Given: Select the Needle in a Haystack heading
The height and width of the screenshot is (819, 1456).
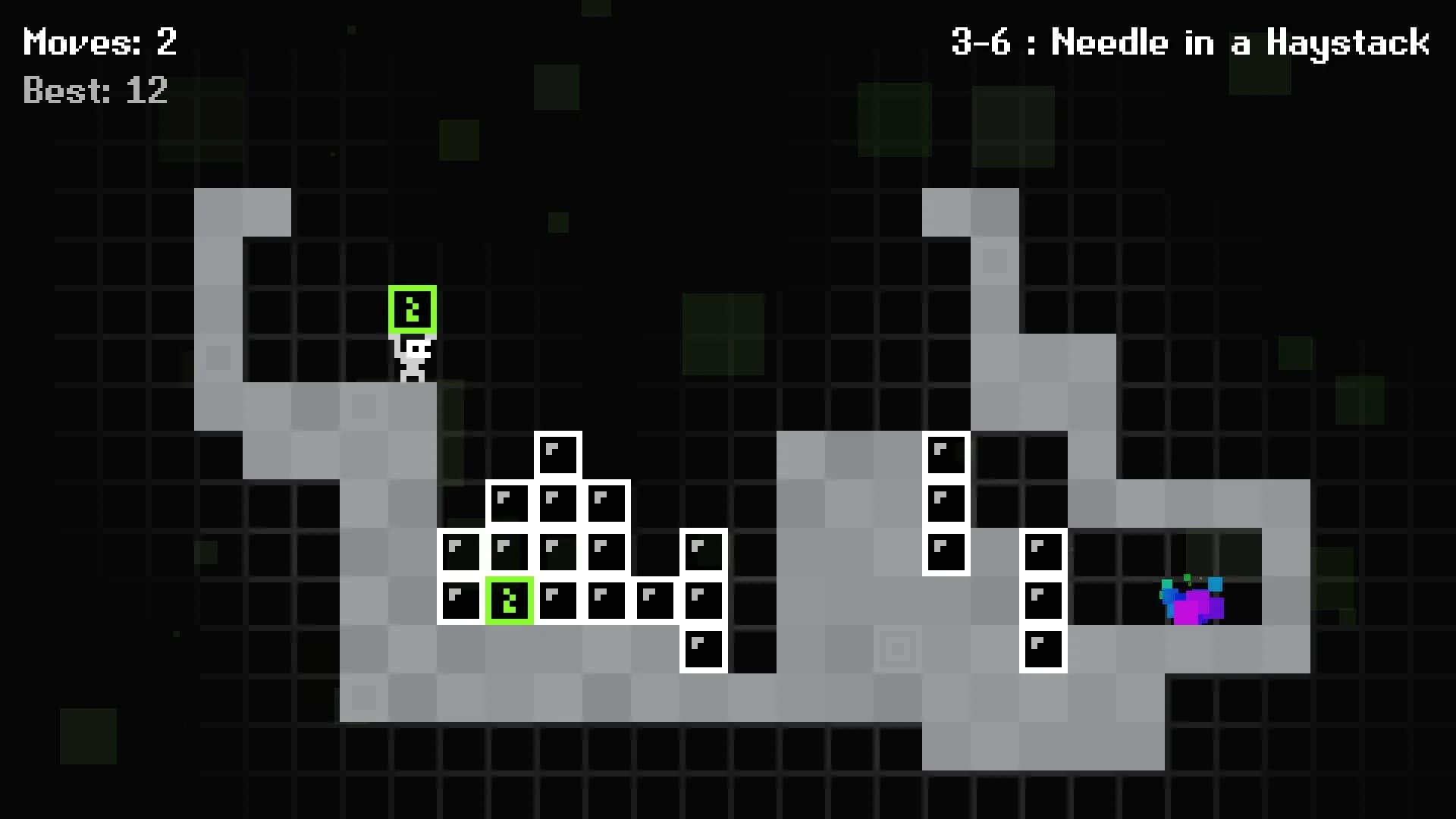Looking at the screenshot, I should (x=1240, y=43).
